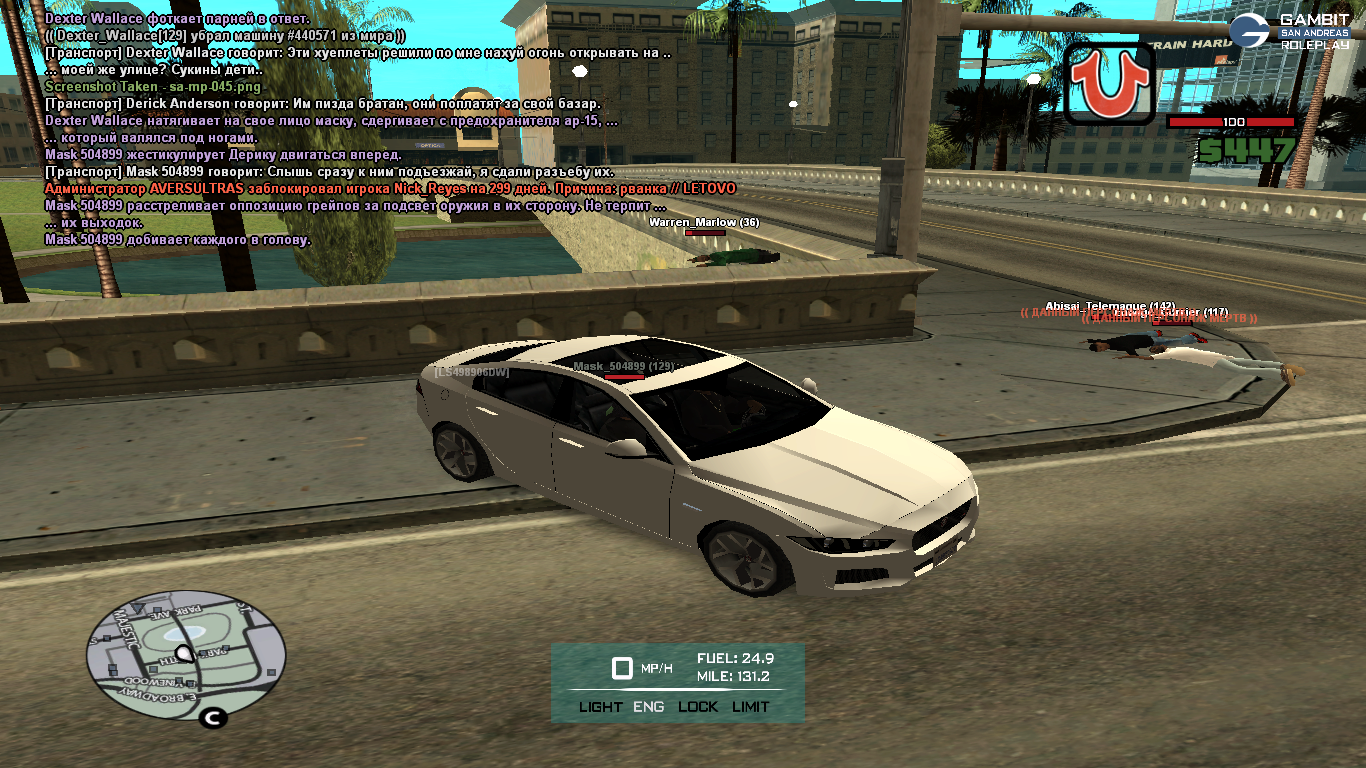Toggle the LIMIT speed limiter indicator
The image size is (1366, 768).
pos(750,707)
